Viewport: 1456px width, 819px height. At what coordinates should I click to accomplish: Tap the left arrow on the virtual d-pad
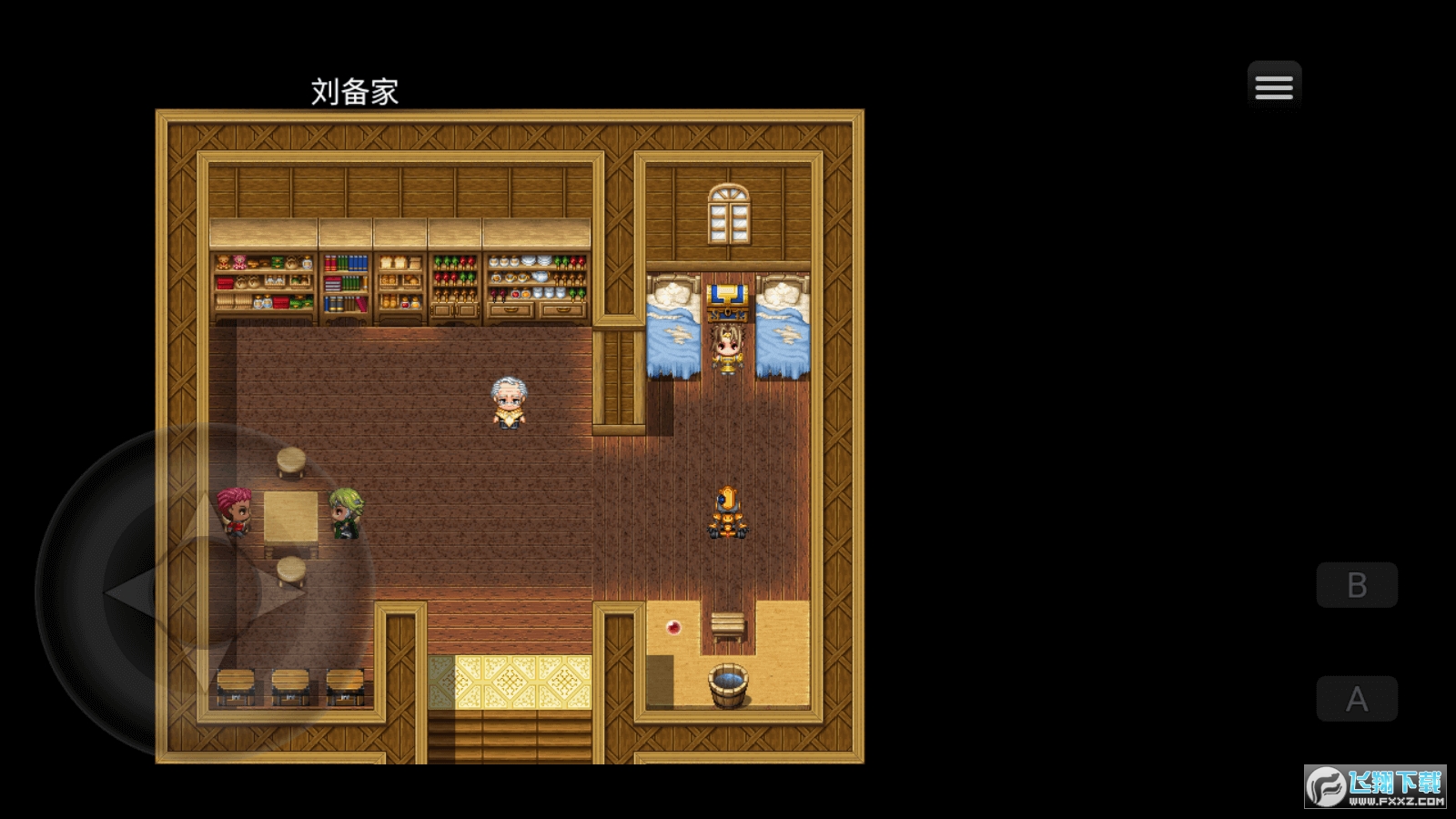tap(127, 592)
